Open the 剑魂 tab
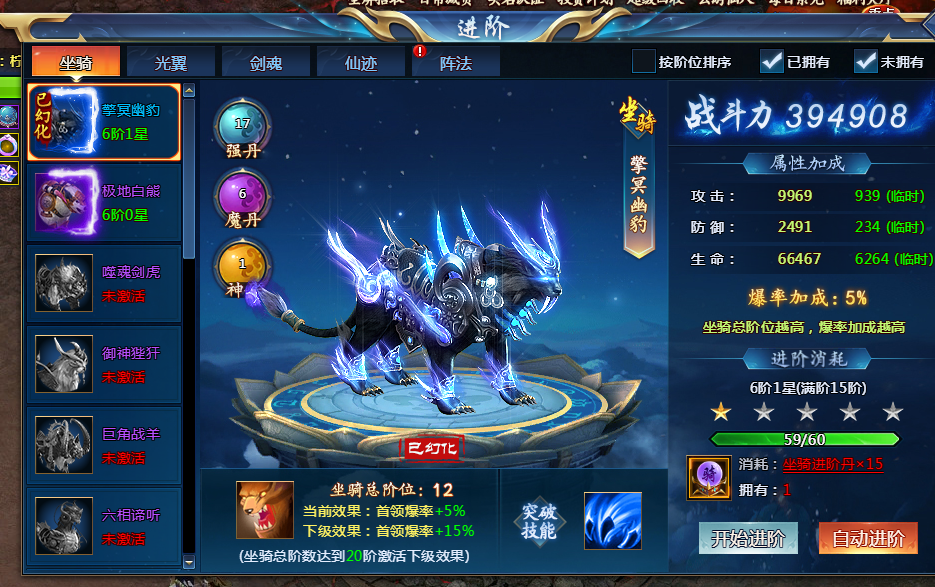This screenshot has width=935, height=587. coord(265,62)
